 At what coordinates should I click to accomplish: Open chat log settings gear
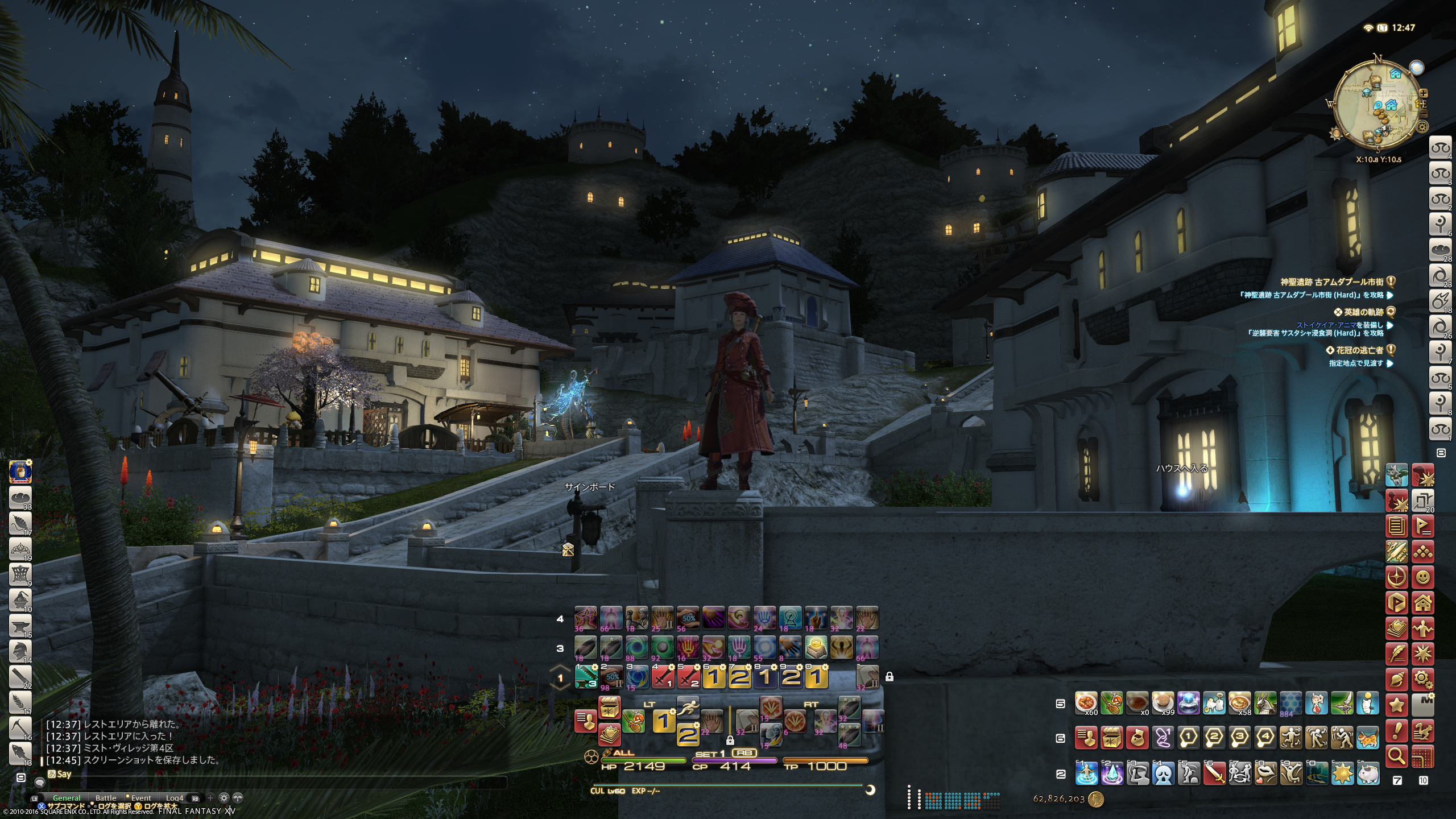click(224, 798)
